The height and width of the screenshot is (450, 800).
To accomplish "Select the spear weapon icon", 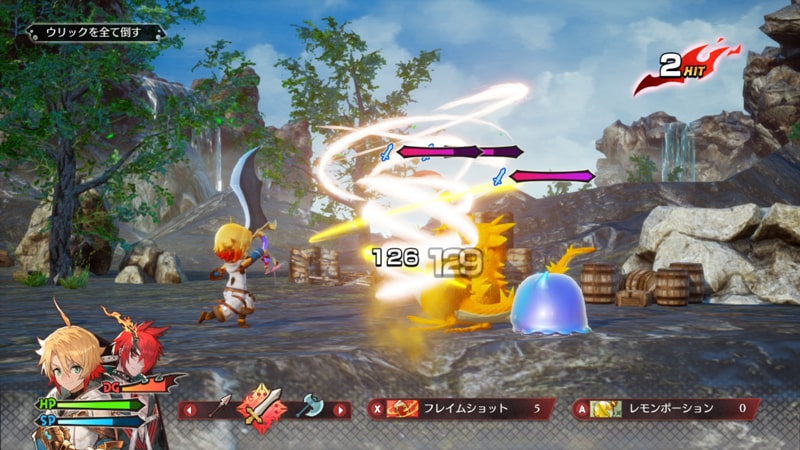I will point(221,408).
